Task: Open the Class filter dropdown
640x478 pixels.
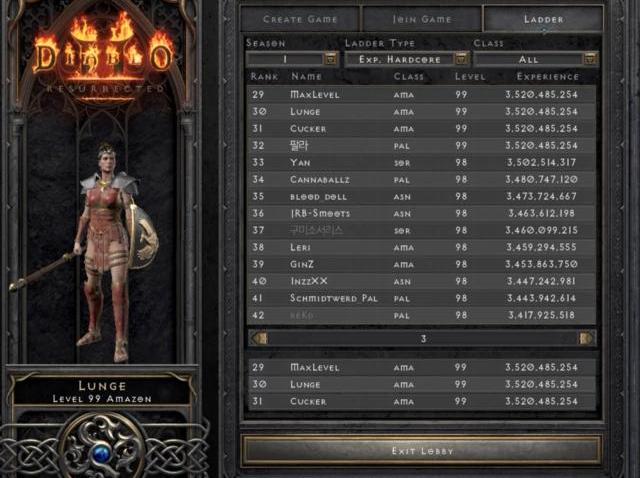Action: click(590, 59)
